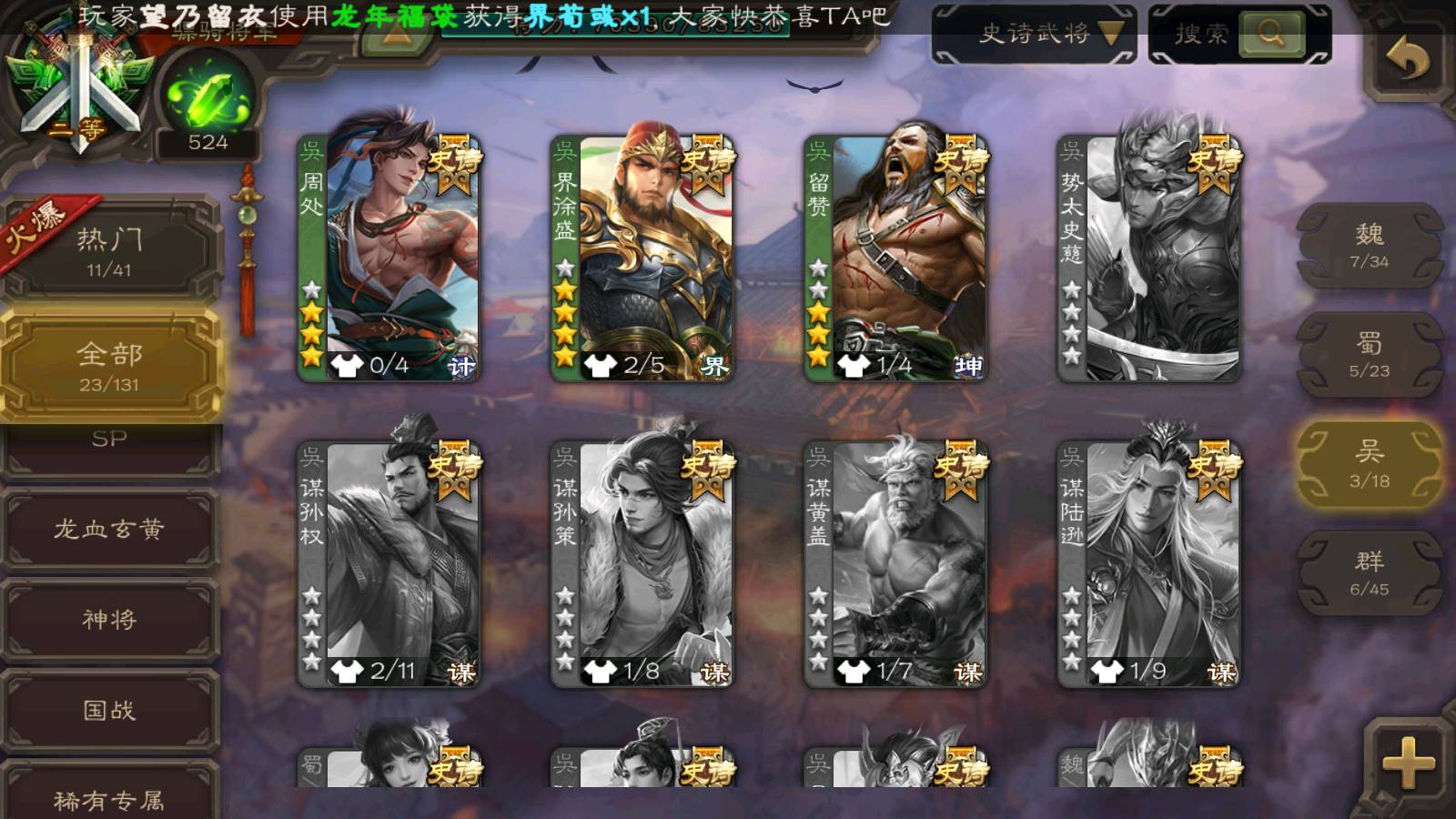This screenshot has height=819, width=1456.
Task: Choose the 界徐盛 general card
Action: 642,259
